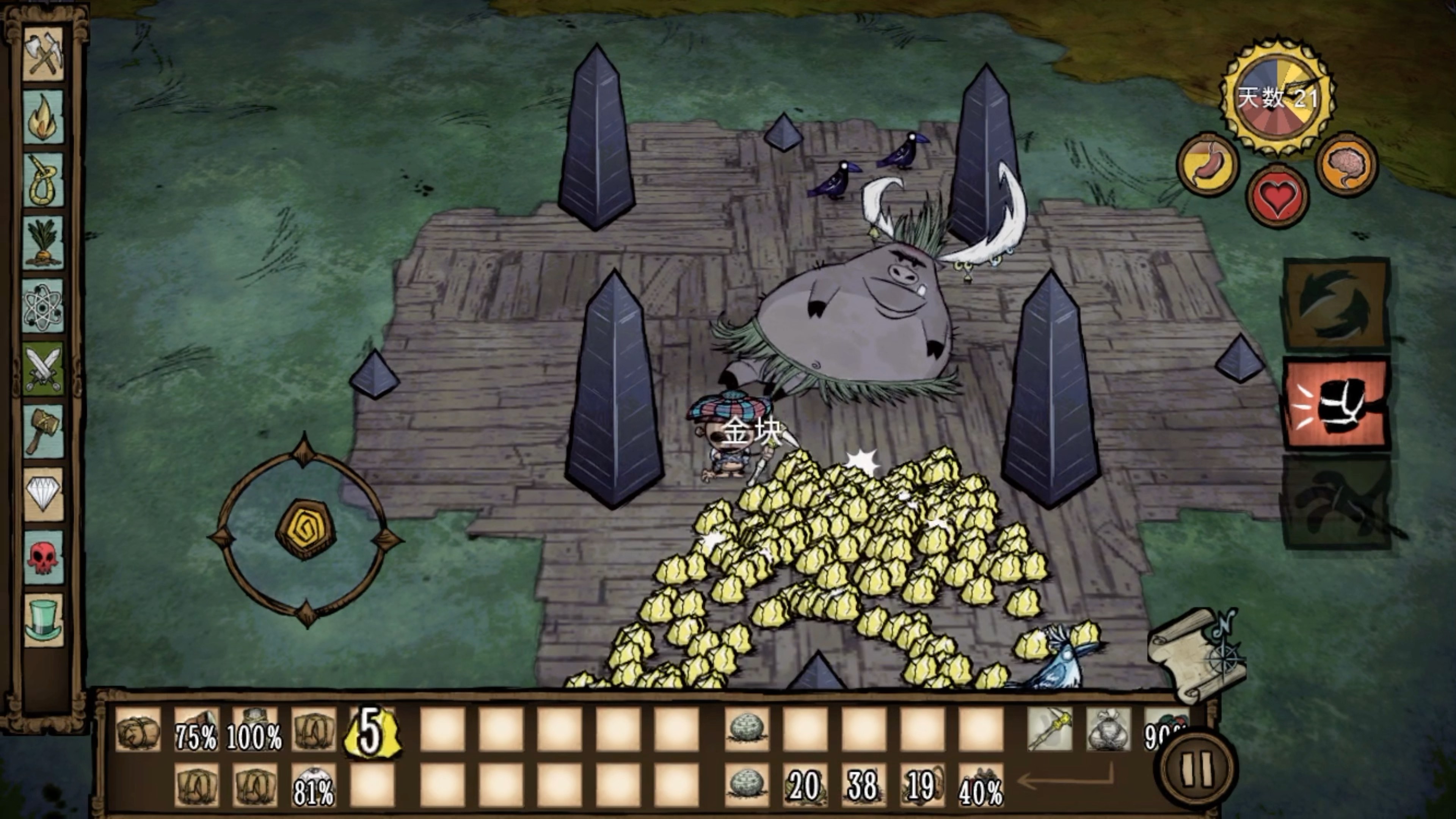Tap the center of the virtual joystick
The width and height of the screenshot is (1456, 819).
pos(306,530)
